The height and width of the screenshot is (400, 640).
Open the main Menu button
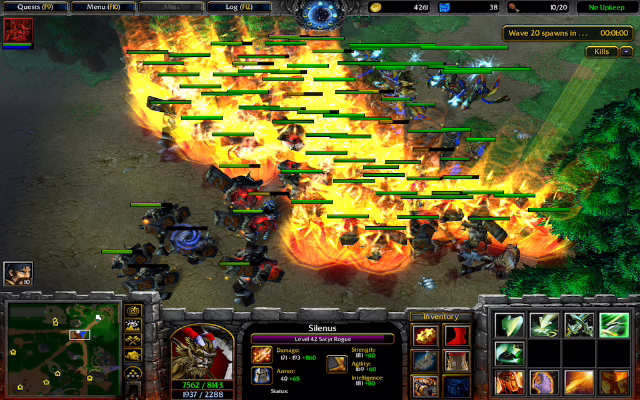[101, 7]
